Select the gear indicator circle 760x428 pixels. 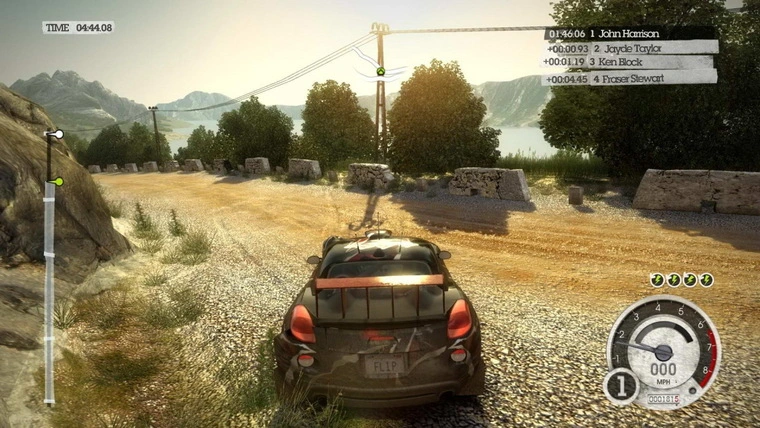coord(620,384)
